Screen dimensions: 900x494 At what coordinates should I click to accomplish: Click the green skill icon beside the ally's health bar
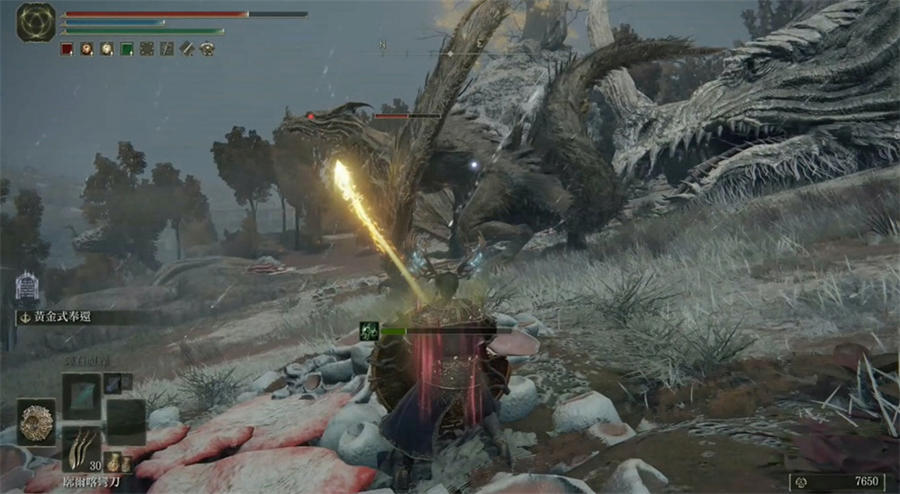(369, 329)
